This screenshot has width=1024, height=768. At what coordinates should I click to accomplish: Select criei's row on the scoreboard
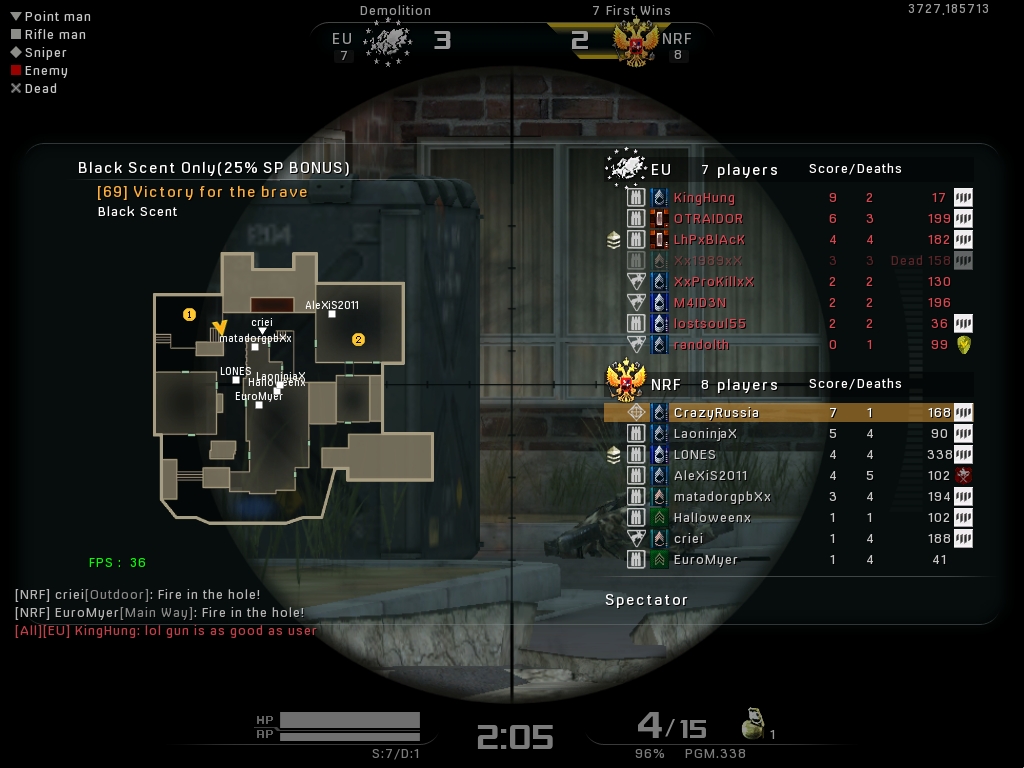point(688,539)
